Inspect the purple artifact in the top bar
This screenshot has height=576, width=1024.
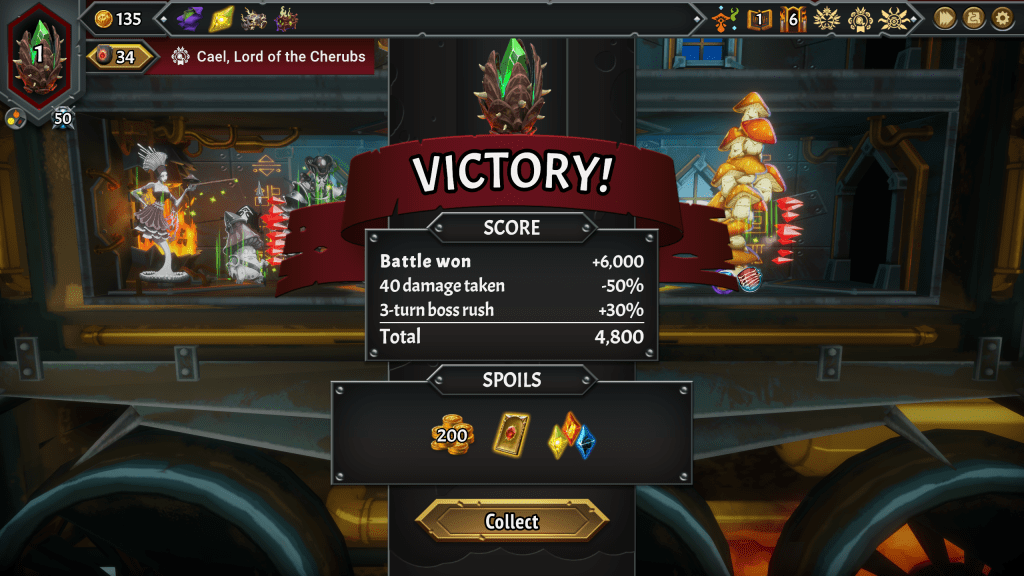pos(189,18)
